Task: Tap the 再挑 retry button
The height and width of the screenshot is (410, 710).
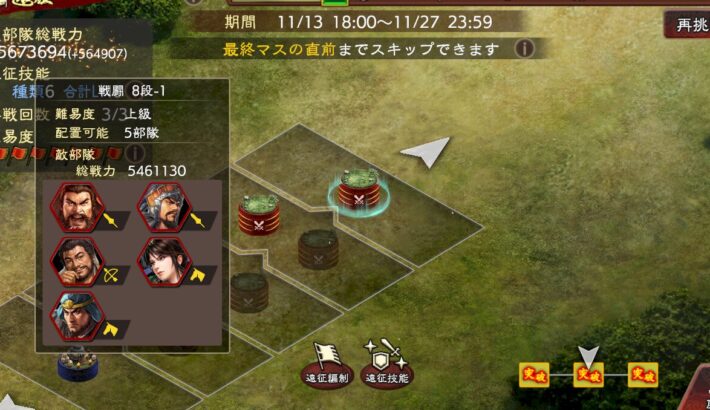Action: 690,24
